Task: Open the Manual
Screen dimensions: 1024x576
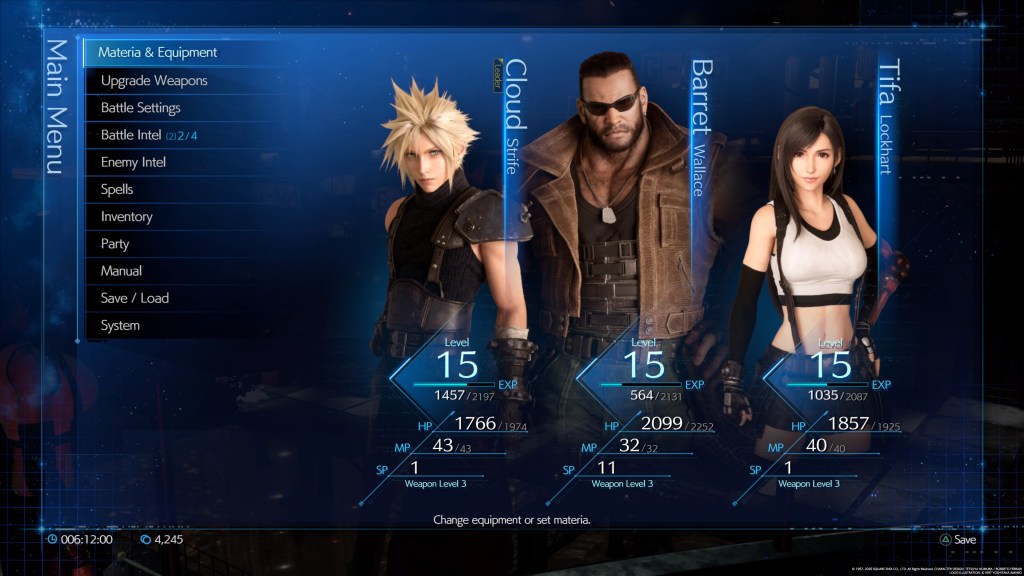Action: [121, 271]
